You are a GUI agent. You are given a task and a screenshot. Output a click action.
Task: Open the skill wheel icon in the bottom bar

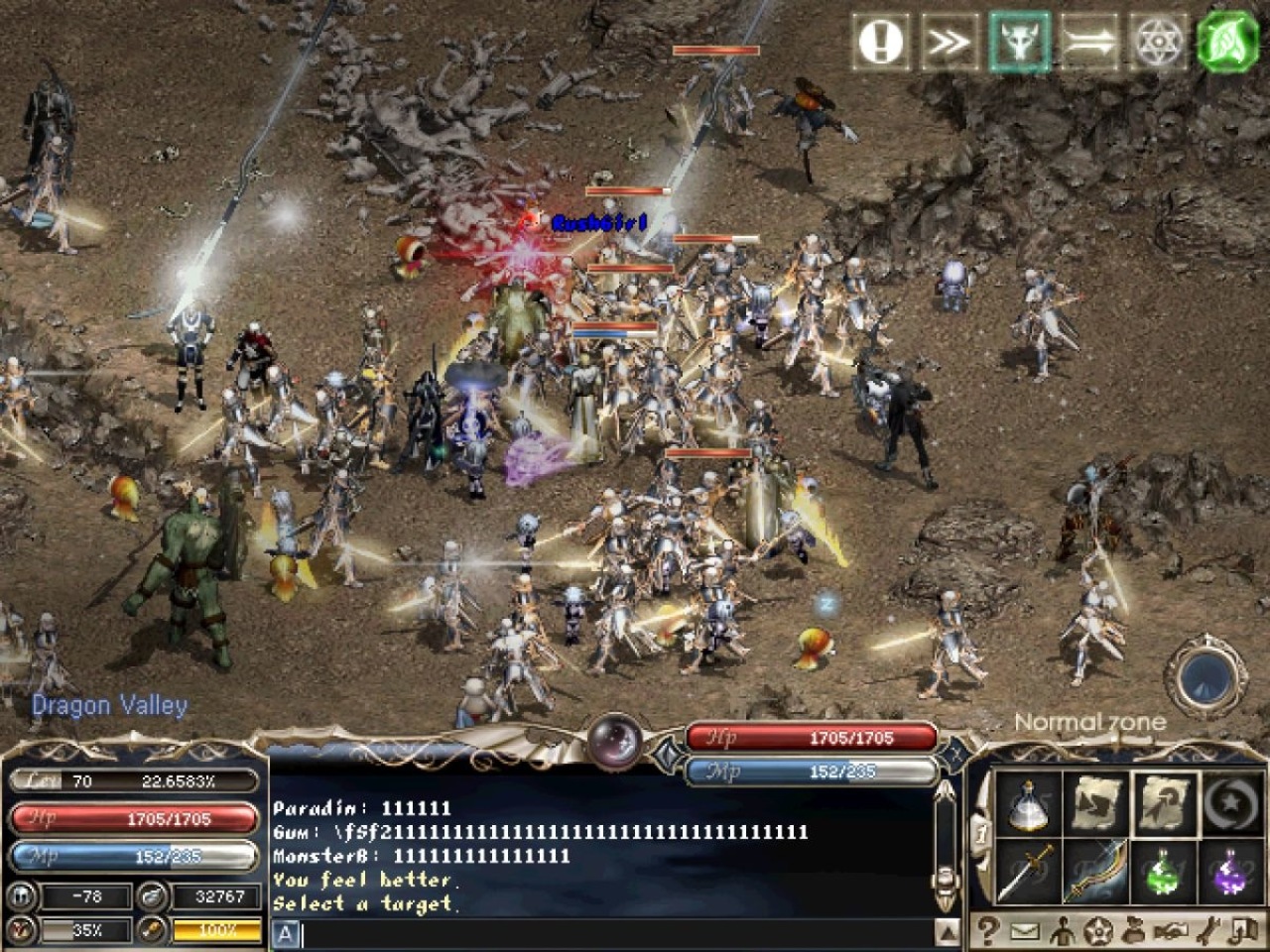pyautogui.click(x=1097, y=930)
